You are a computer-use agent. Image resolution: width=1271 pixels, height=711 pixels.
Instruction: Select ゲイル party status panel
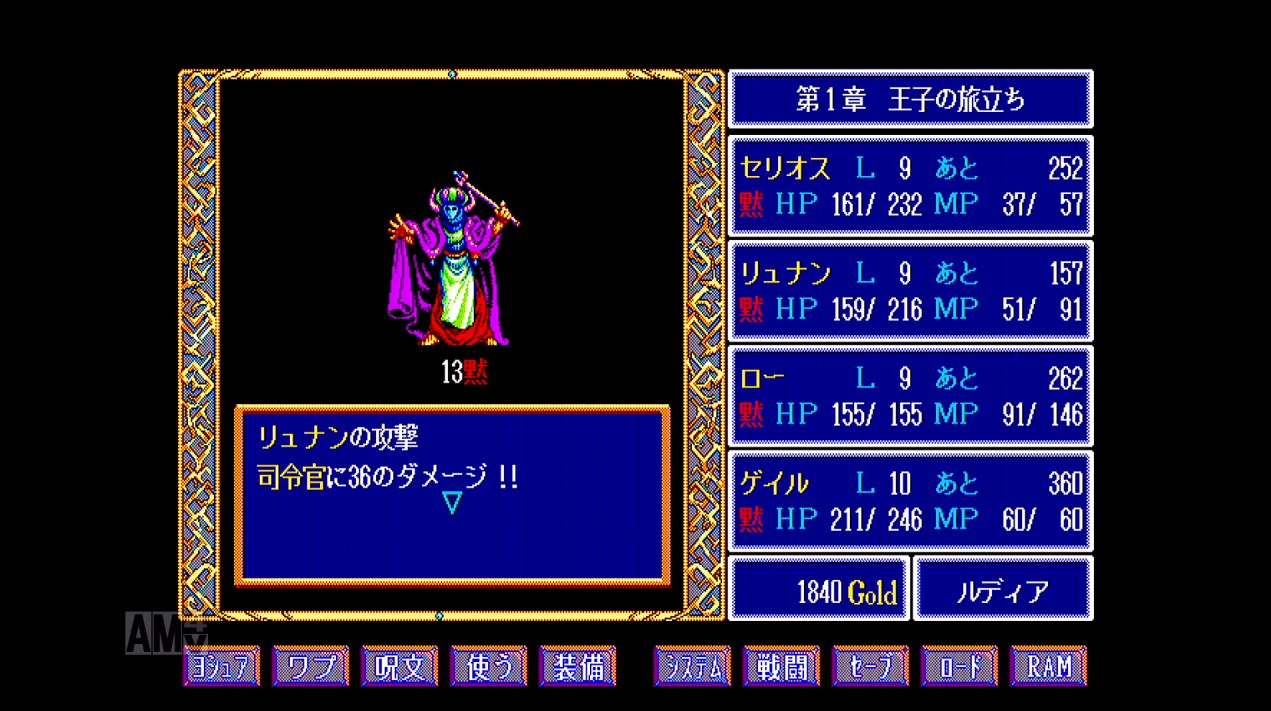(910, 501)
